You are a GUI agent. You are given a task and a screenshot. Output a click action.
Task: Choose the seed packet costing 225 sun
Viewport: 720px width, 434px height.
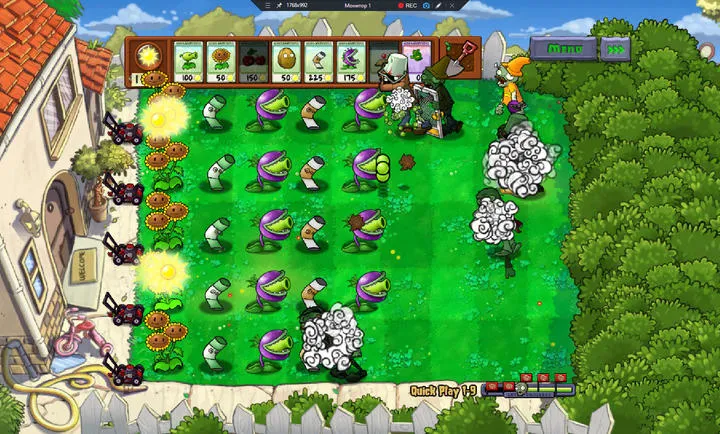[319, 62]
